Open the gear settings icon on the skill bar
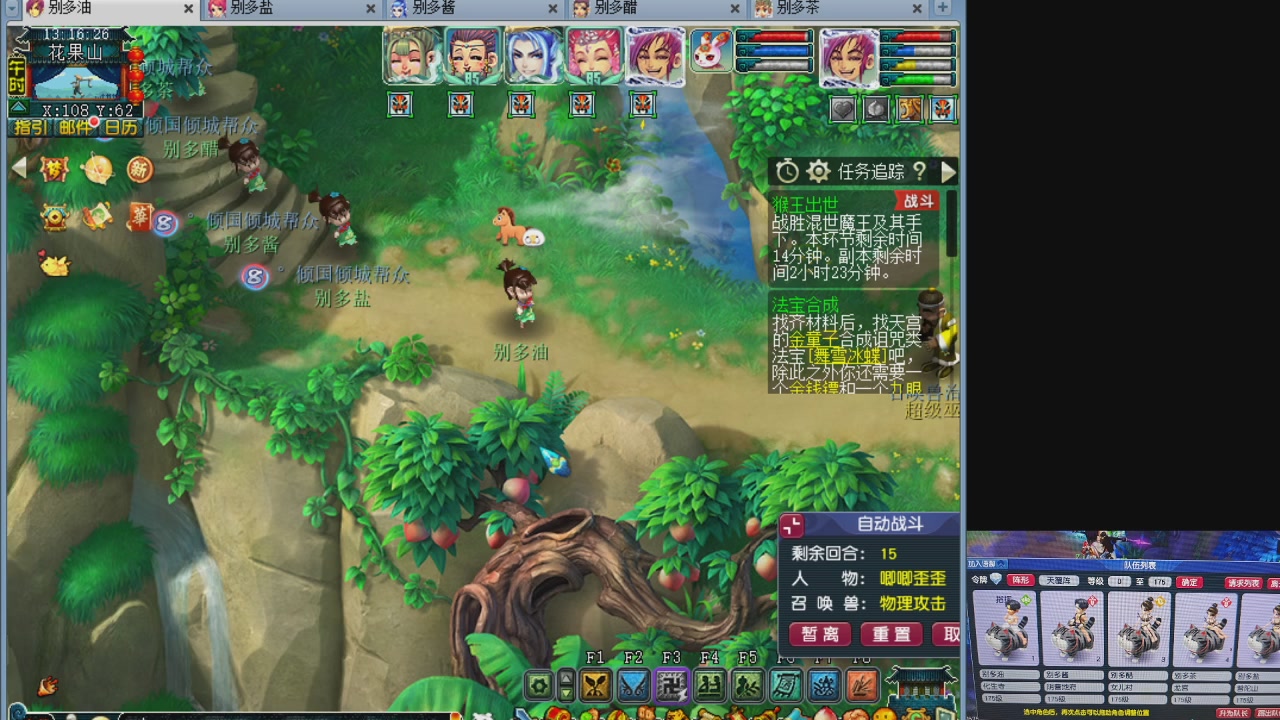Screen dimensions: 1280x720 pos(537,687)
